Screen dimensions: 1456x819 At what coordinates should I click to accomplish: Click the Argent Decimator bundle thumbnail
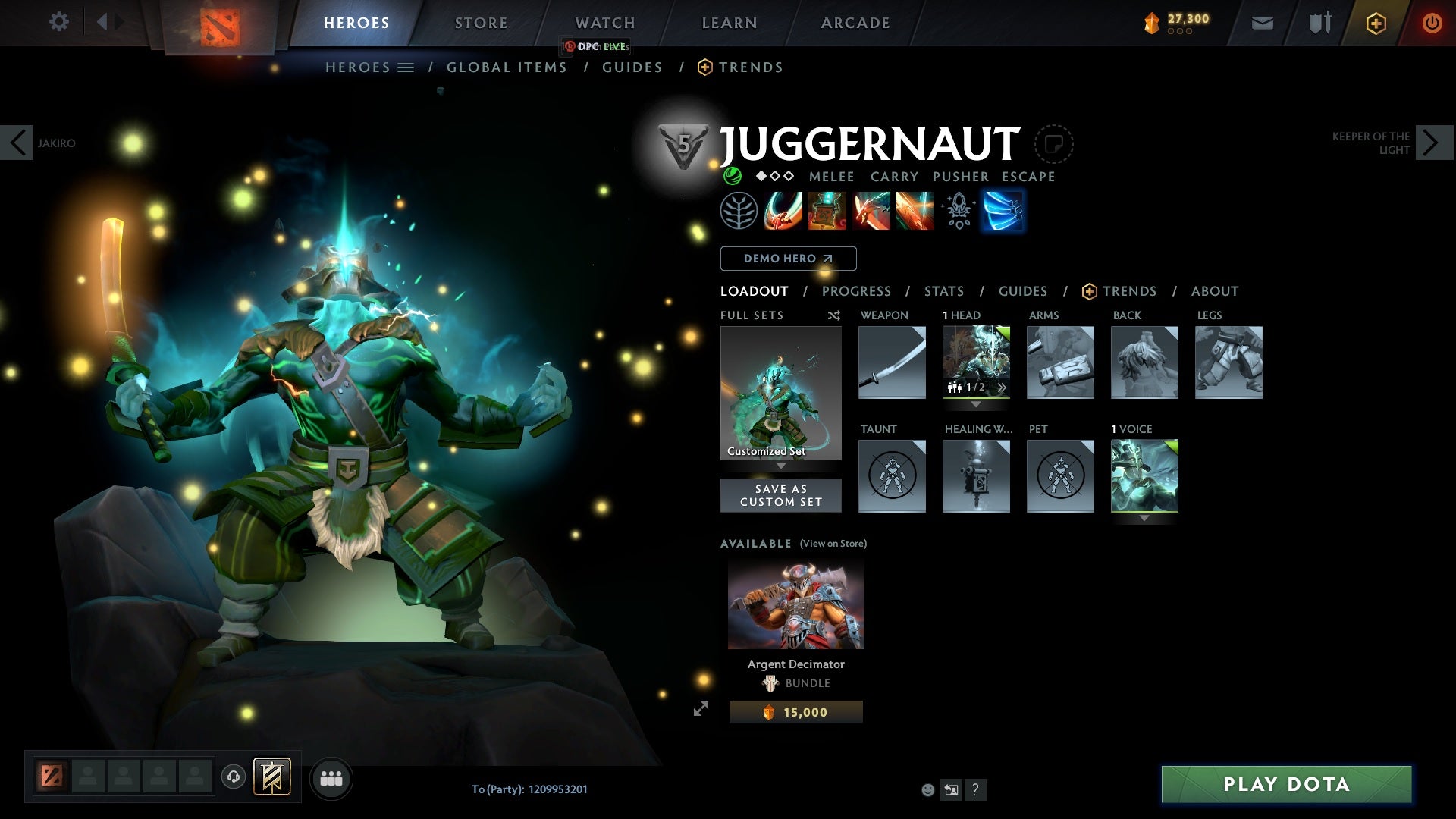pos(795,603)
